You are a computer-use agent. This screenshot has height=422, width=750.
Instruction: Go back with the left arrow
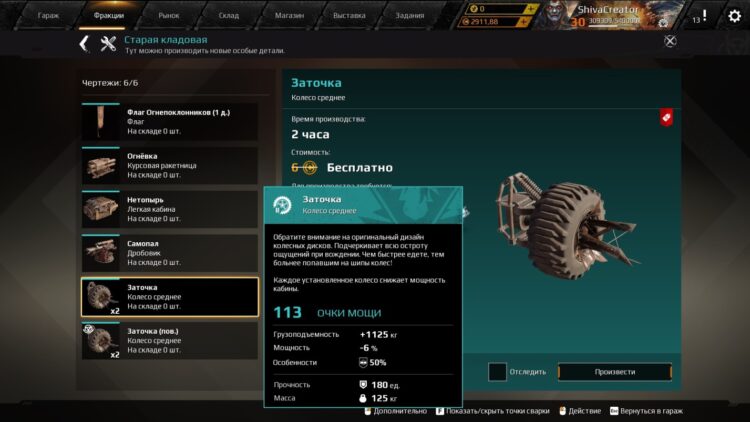84,43
